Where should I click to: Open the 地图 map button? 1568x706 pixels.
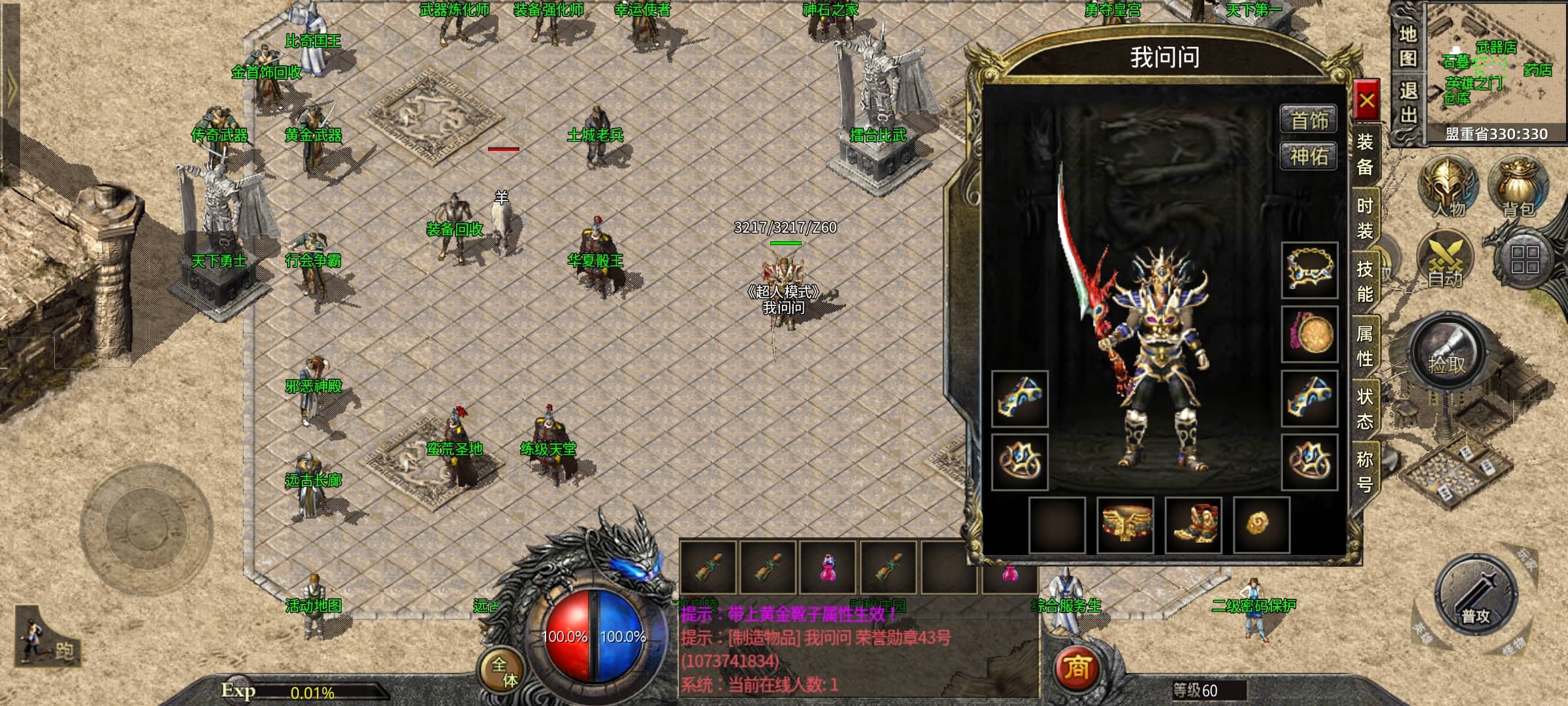[1407, 46]
